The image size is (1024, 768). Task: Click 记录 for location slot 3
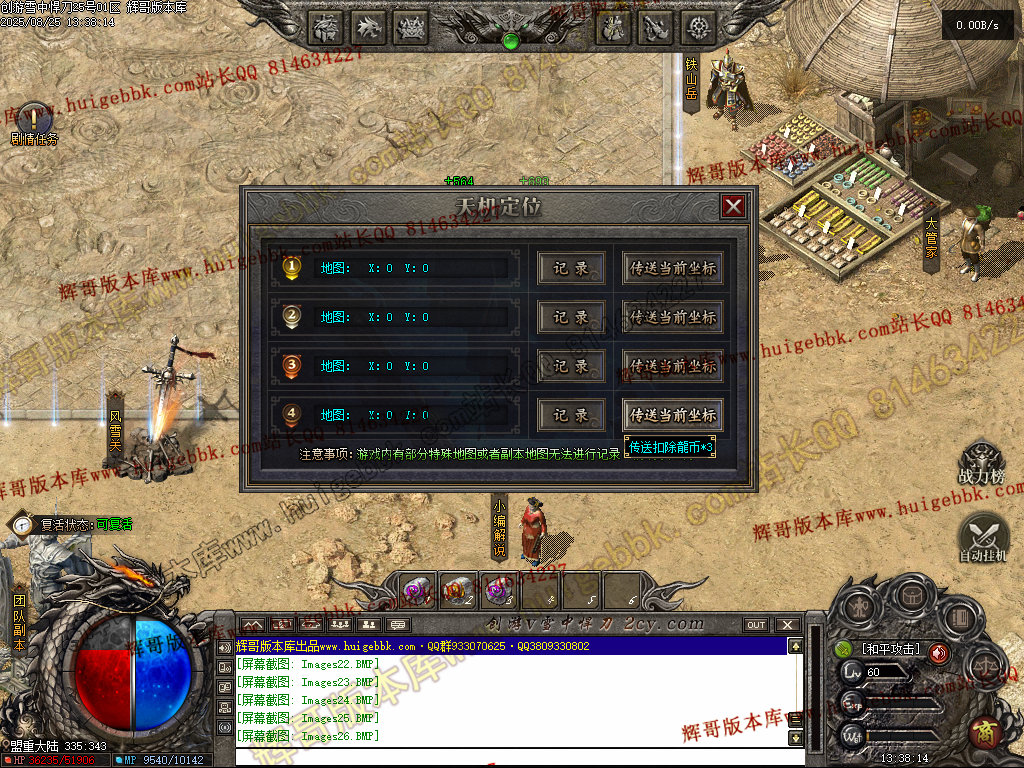click(571, 366)
